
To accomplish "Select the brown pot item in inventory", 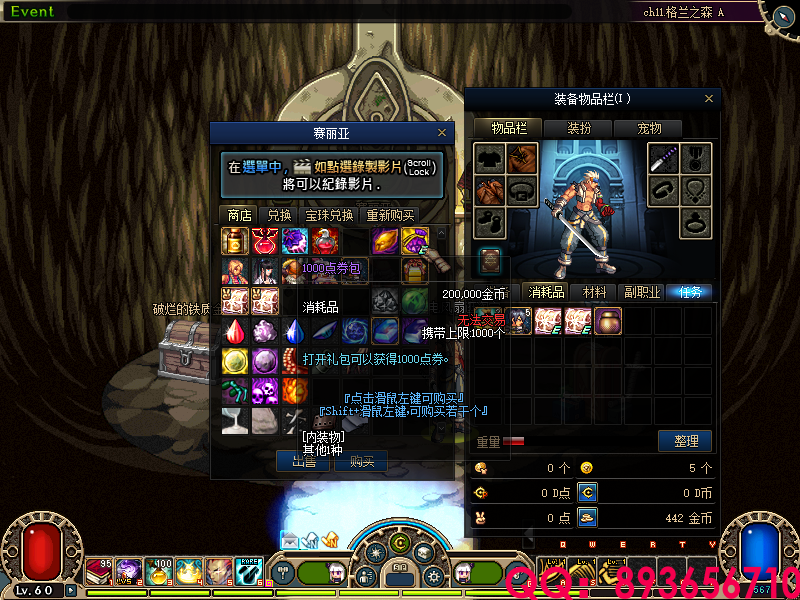I will [x=608, y=321].
